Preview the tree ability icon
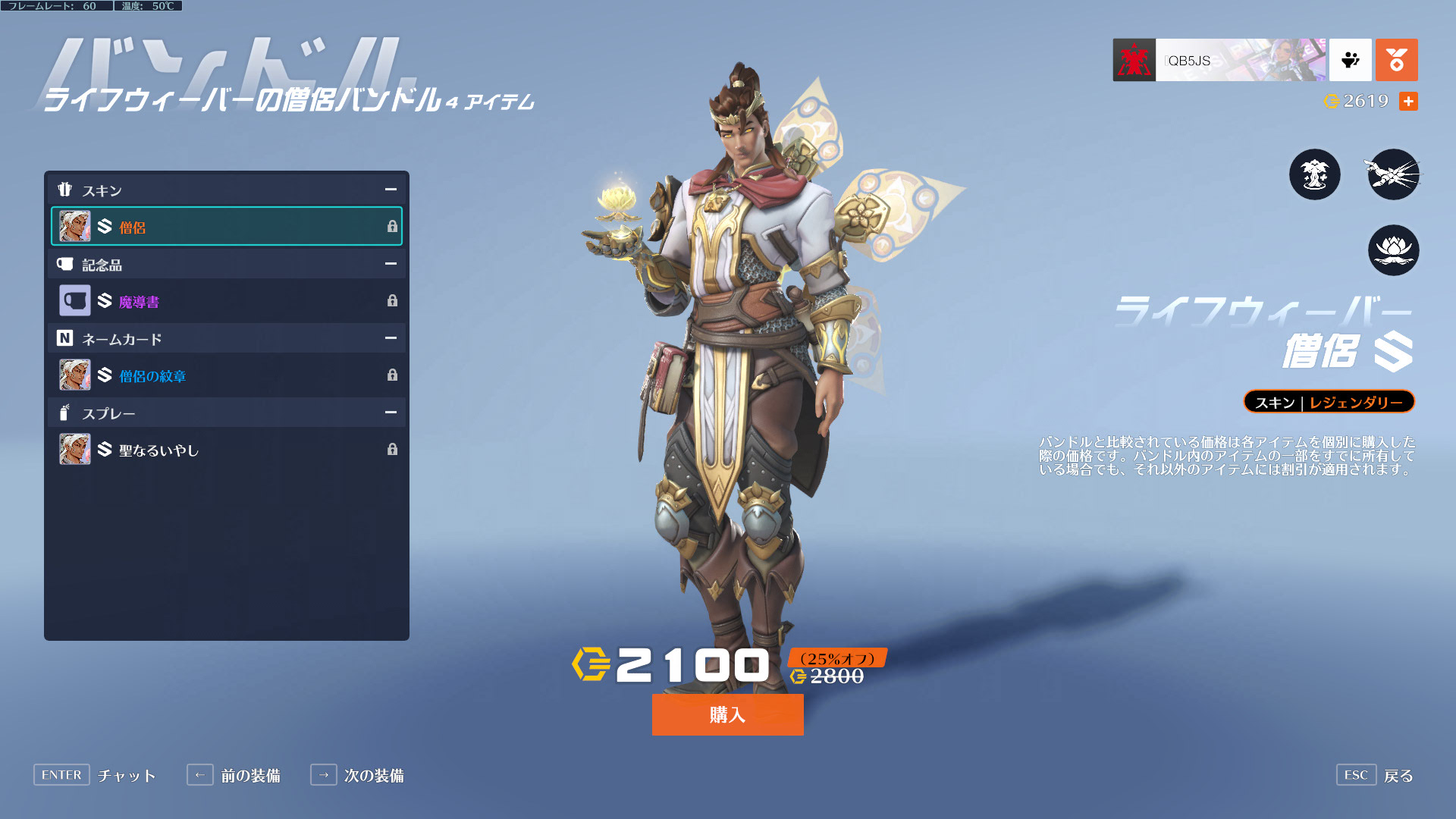 pos(1314,174)
